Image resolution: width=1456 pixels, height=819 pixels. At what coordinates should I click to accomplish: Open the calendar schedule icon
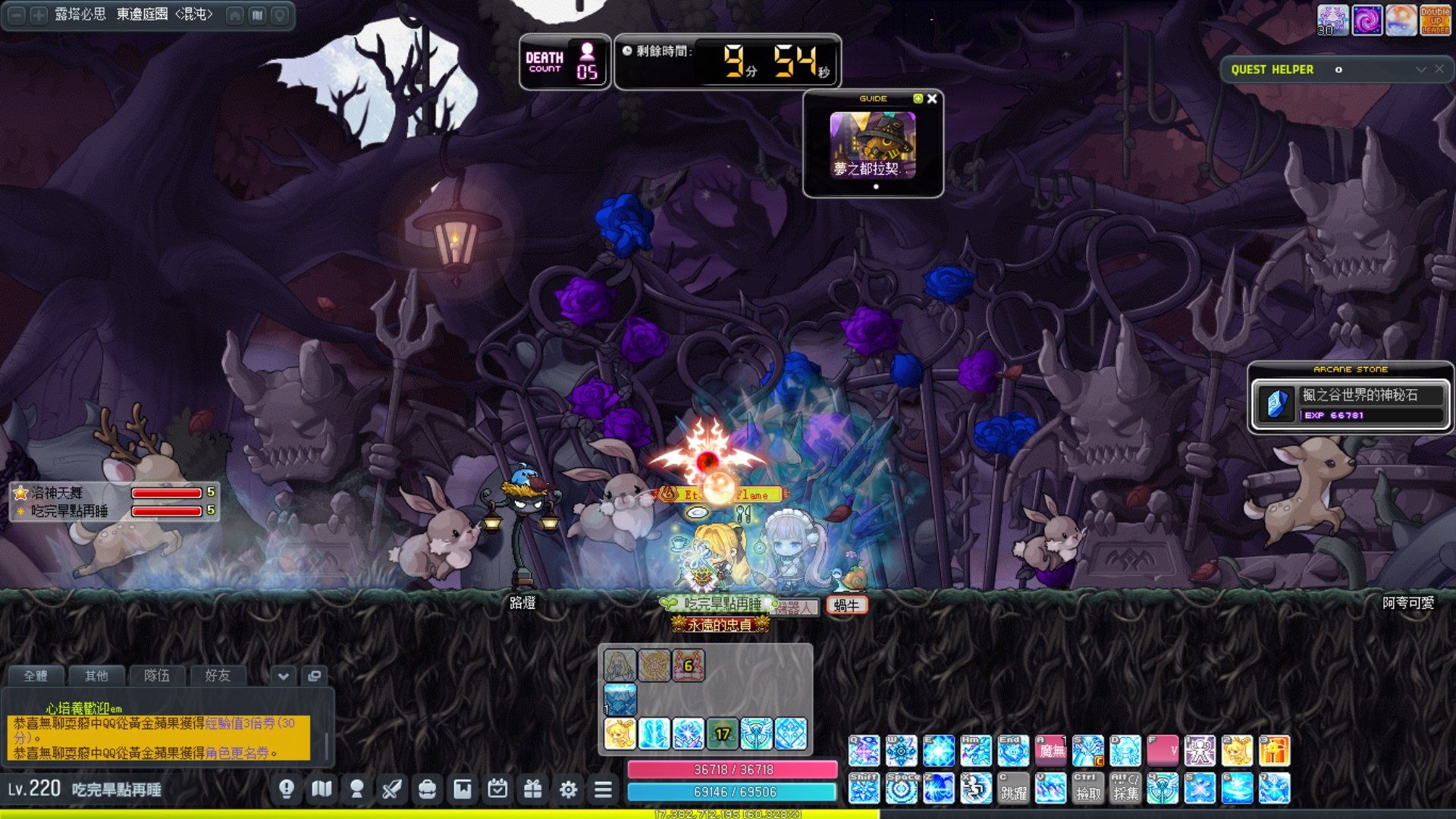tap(497, 789)
